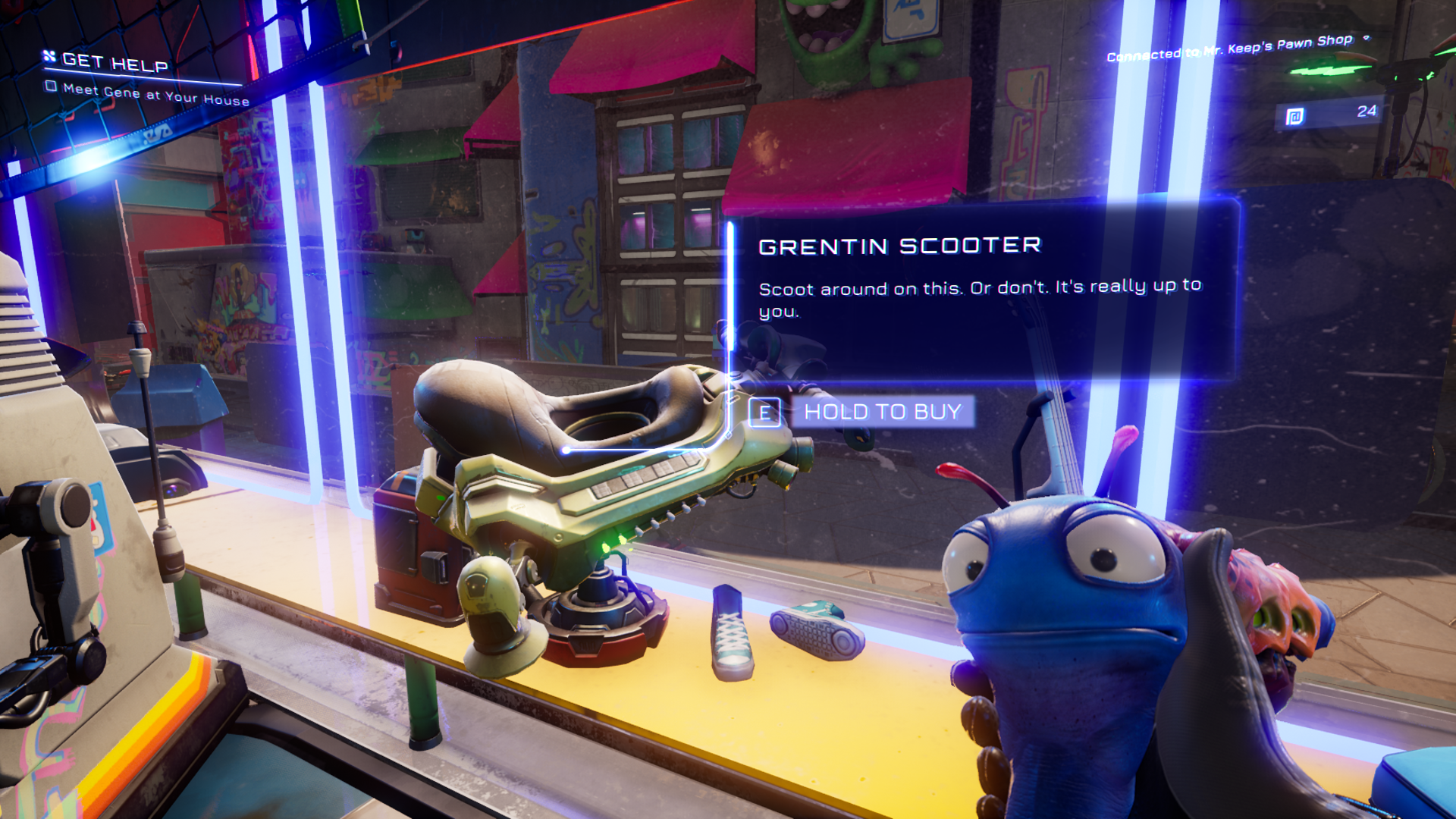This screenshot has width=1456, height=819.
Task: Select the HOLD TO BUY button
Action: pos(882,412)
